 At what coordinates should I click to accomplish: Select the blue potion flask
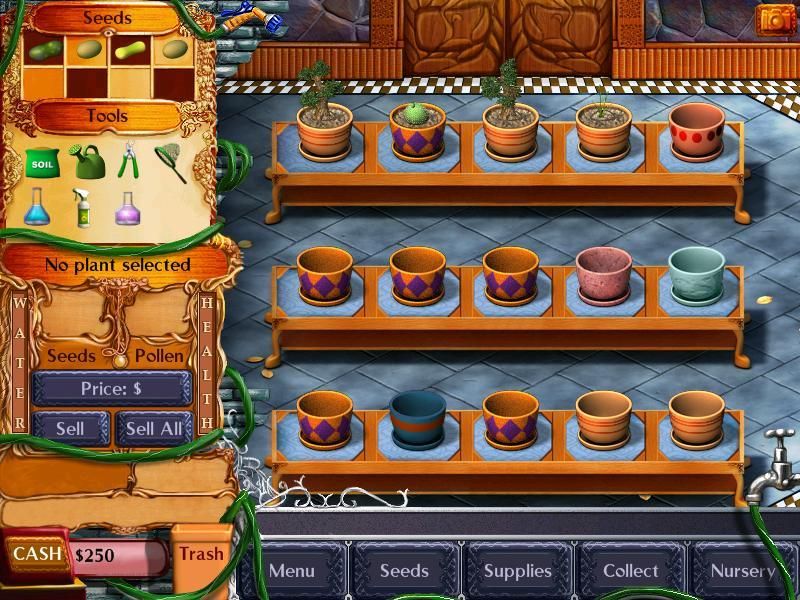38,206
